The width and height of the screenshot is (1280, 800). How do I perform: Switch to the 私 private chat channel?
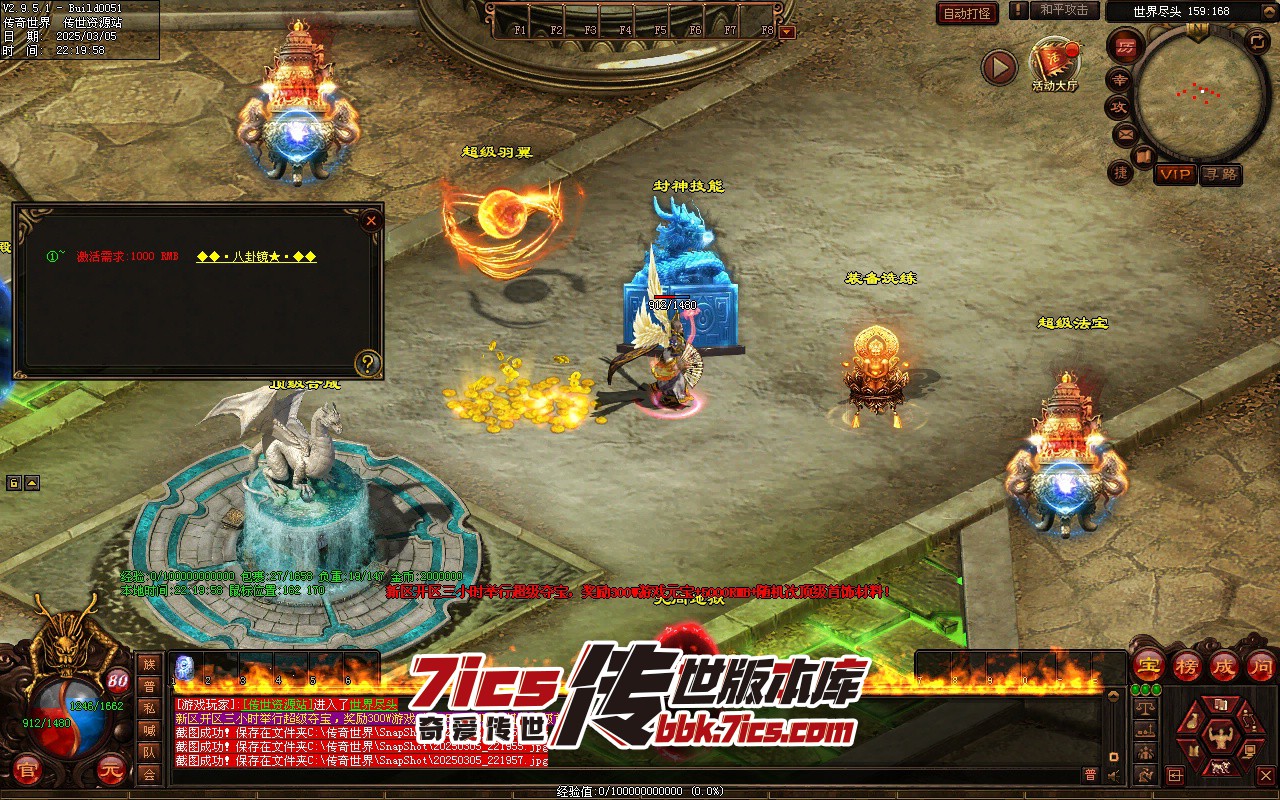[x=149, y=708]
